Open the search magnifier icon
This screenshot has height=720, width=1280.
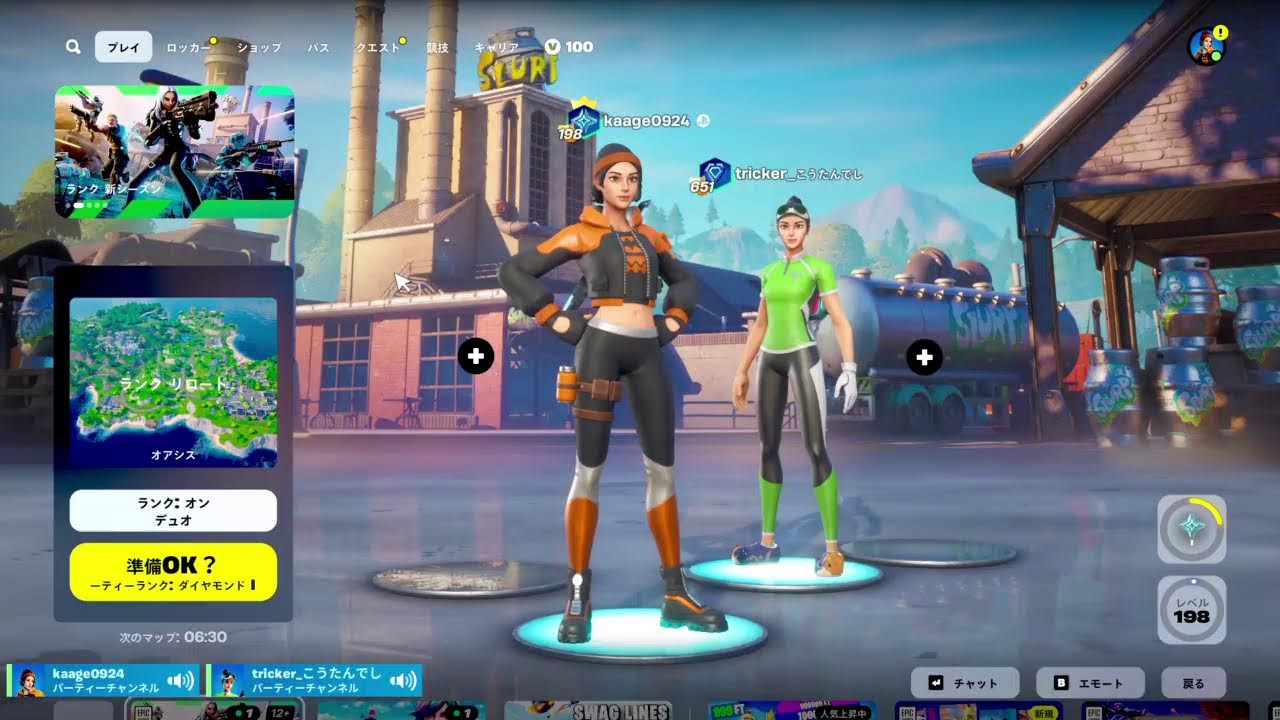(73, 47)
